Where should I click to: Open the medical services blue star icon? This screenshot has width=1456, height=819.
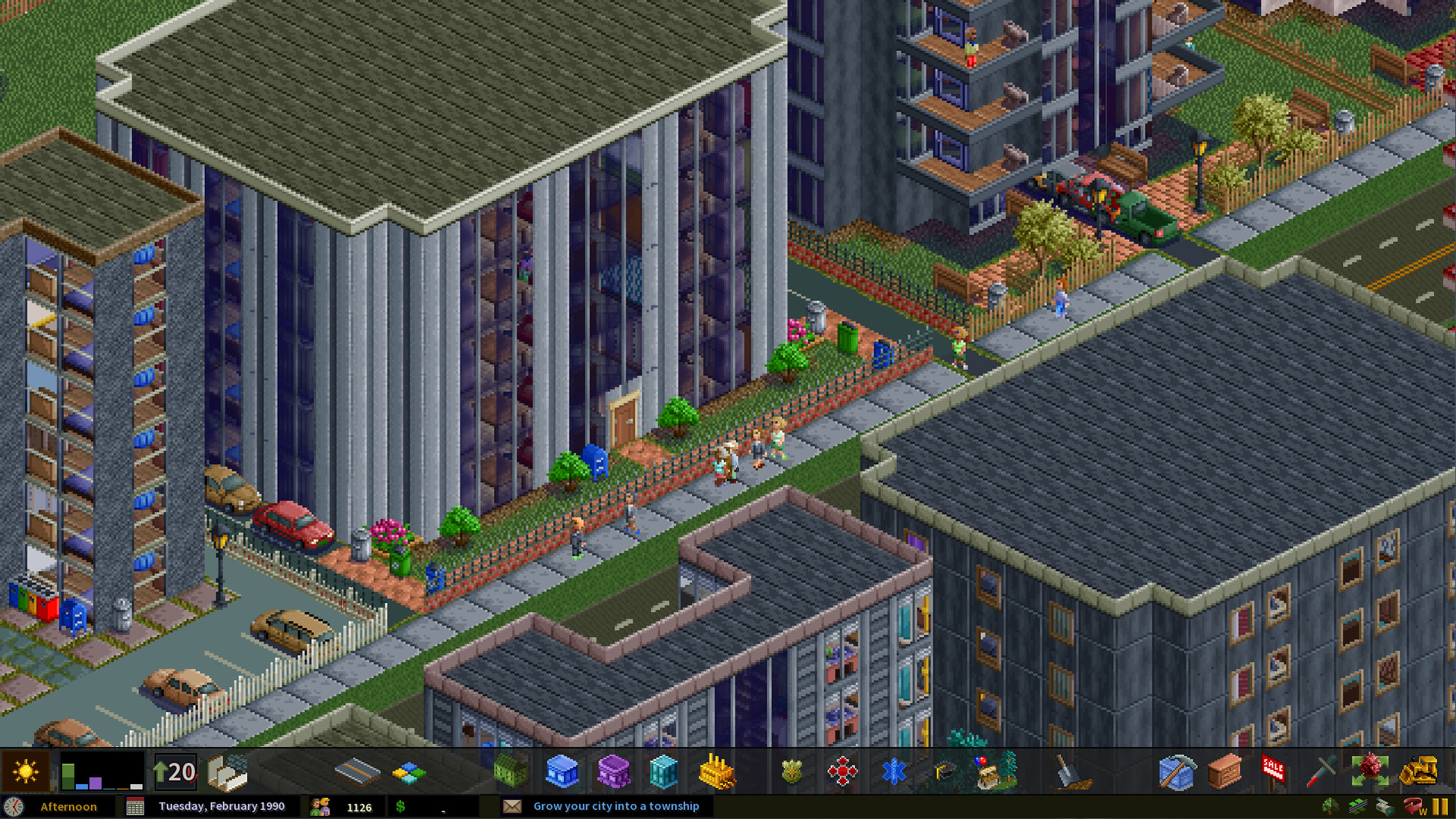[894, 770]
